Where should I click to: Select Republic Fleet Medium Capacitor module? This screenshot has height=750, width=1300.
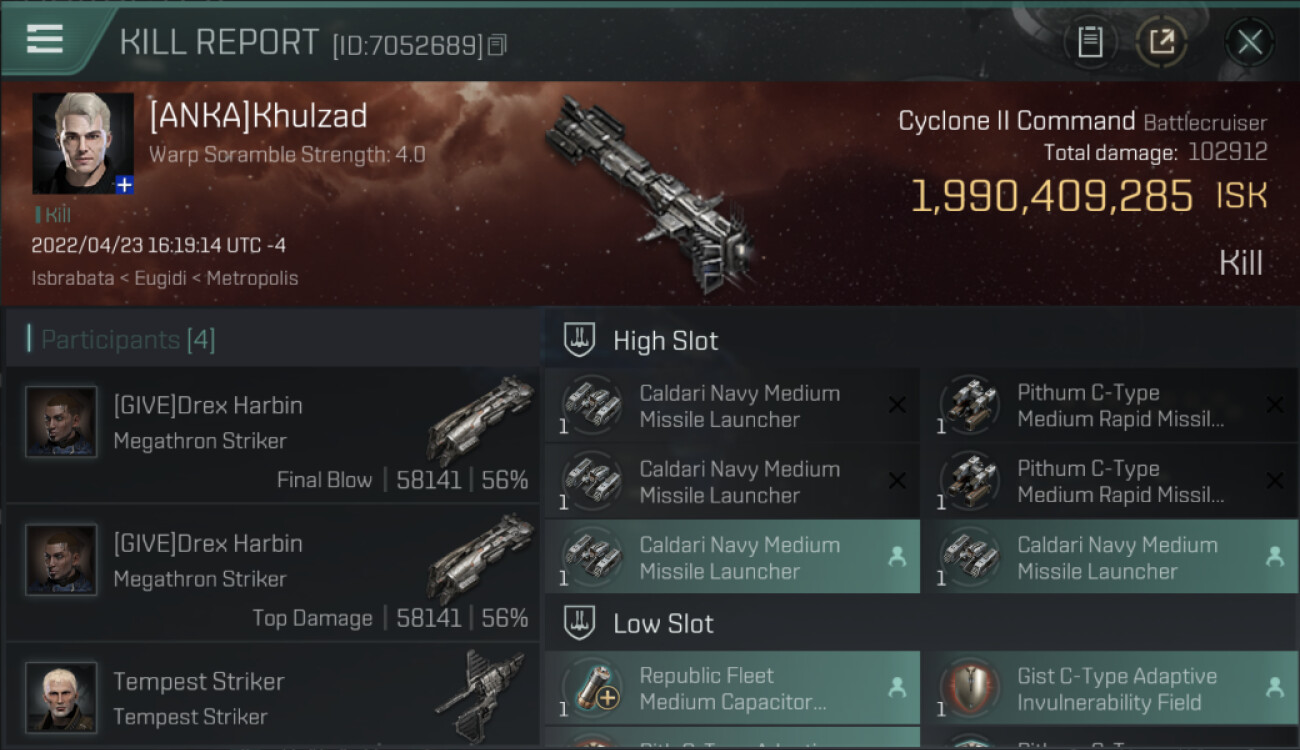(732, 688)
